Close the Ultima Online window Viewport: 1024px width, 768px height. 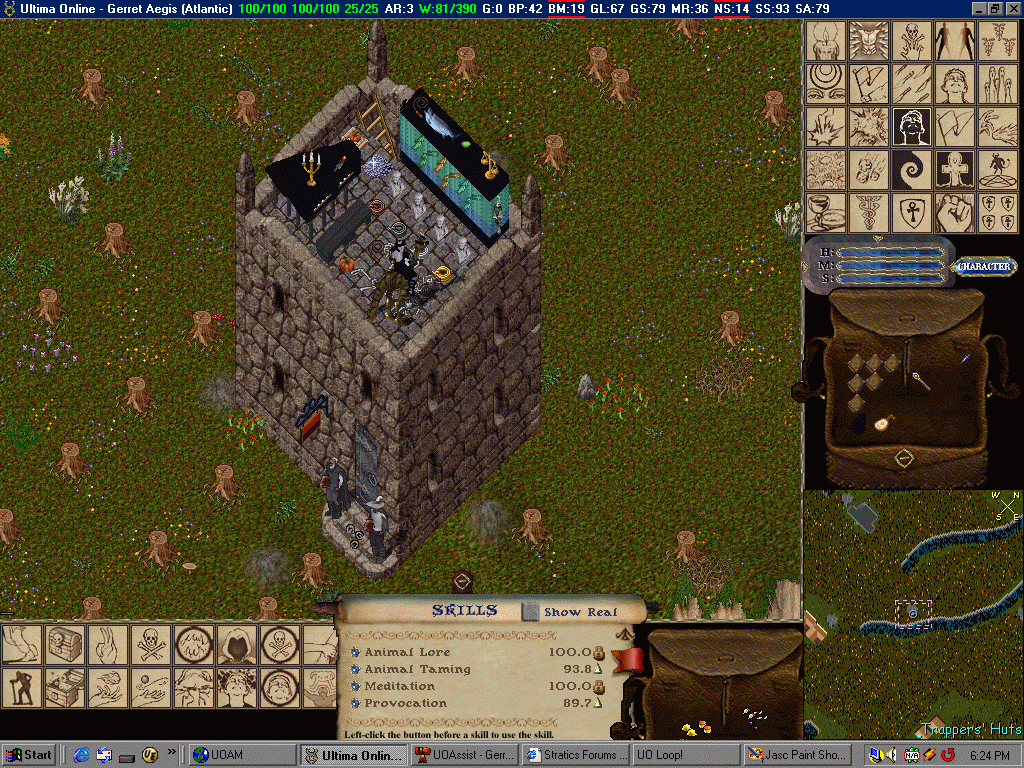(1012, 8)
